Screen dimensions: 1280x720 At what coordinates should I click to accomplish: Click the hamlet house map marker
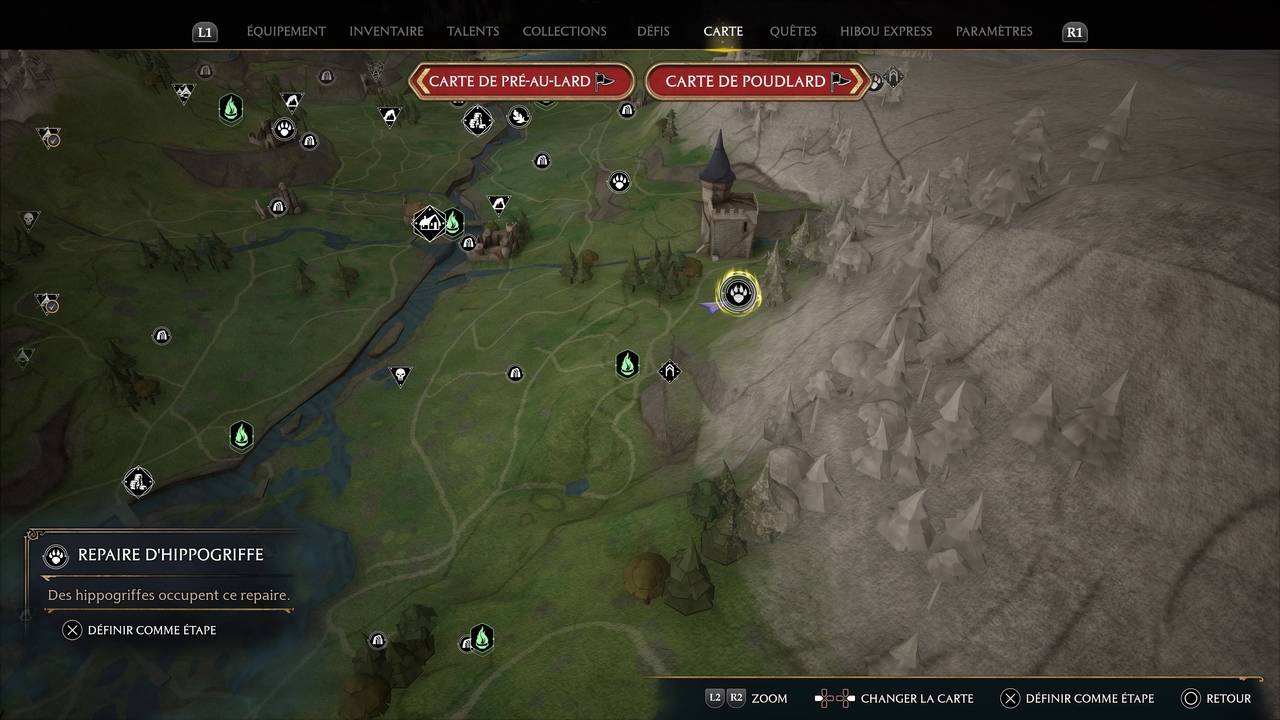pyautogui.click(x=430, y=221)
